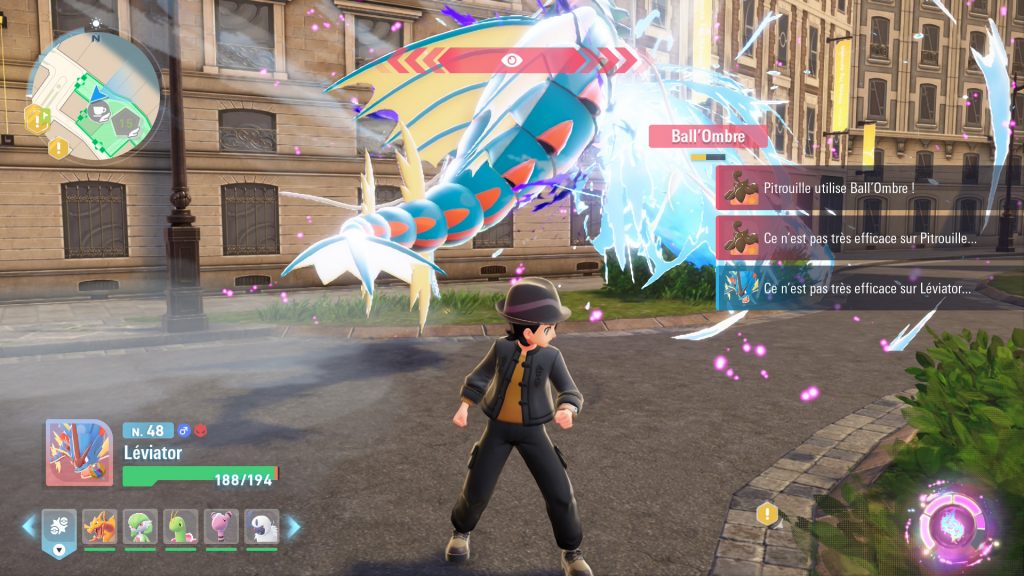Switch to Dracaufeu in the party bar

[x=100, y=526]
